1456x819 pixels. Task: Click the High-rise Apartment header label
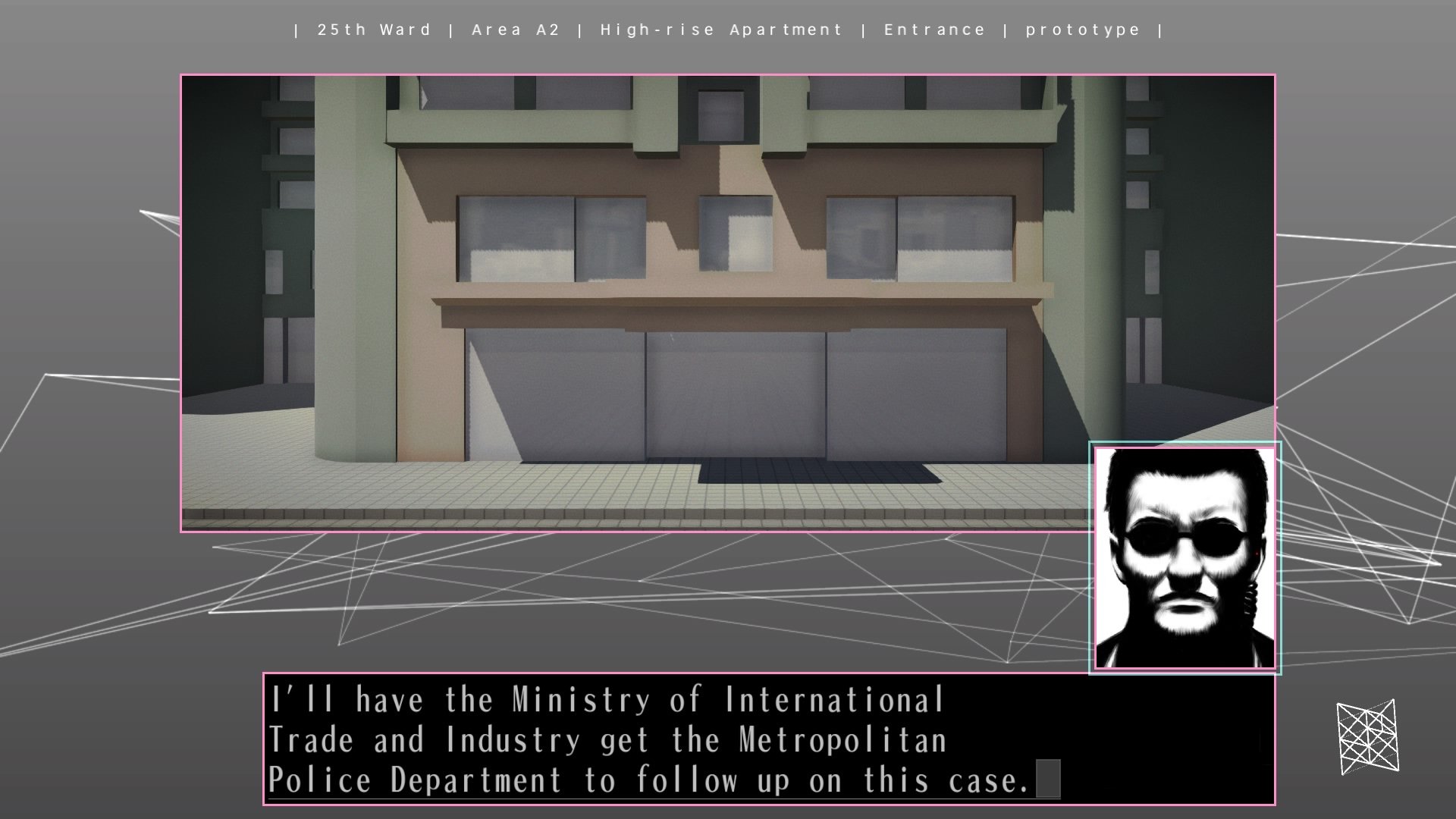(720, 30)
